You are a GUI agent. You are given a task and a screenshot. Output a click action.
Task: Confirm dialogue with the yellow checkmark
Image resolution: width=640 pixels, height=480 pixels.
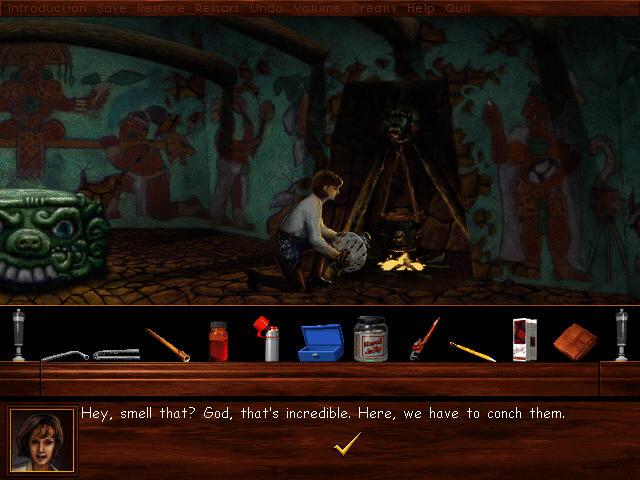click(x=347, y=444)
